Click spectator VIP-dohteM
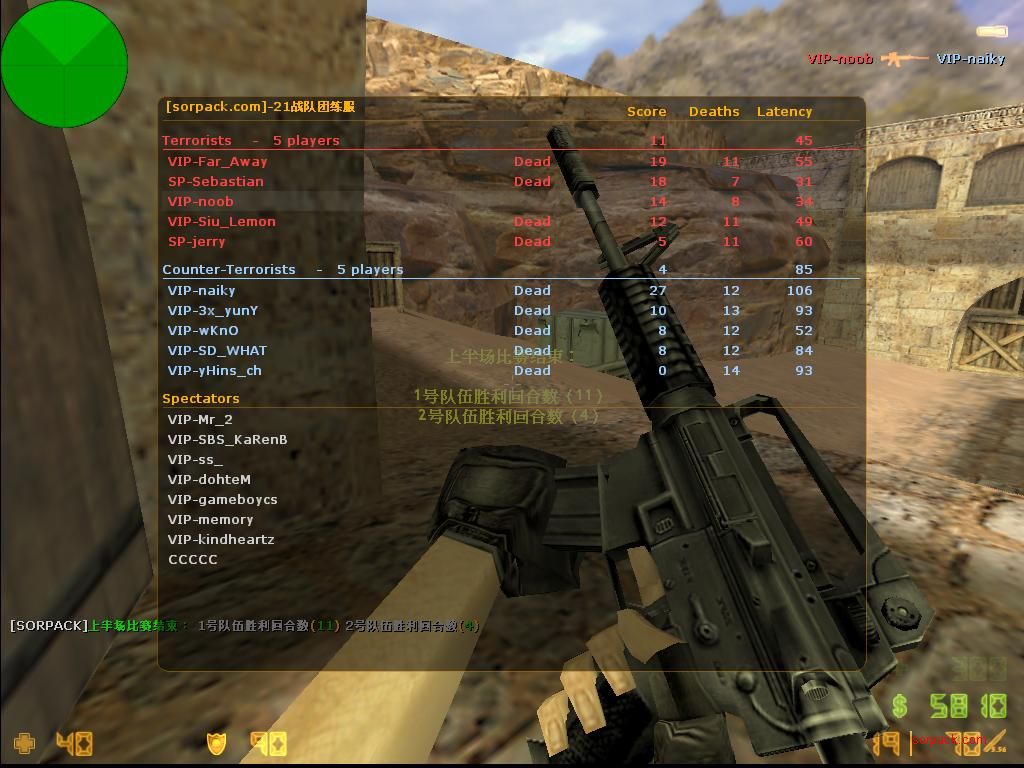 pos(209,479)
